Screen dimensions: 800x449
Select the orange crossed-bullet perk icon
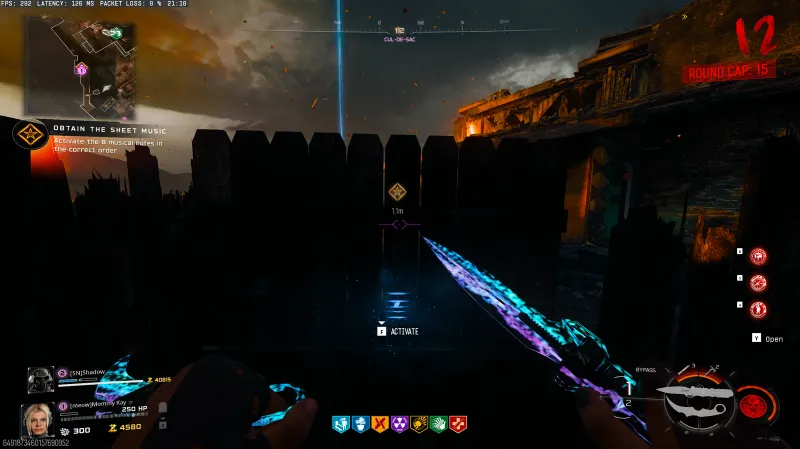[379, 424]
